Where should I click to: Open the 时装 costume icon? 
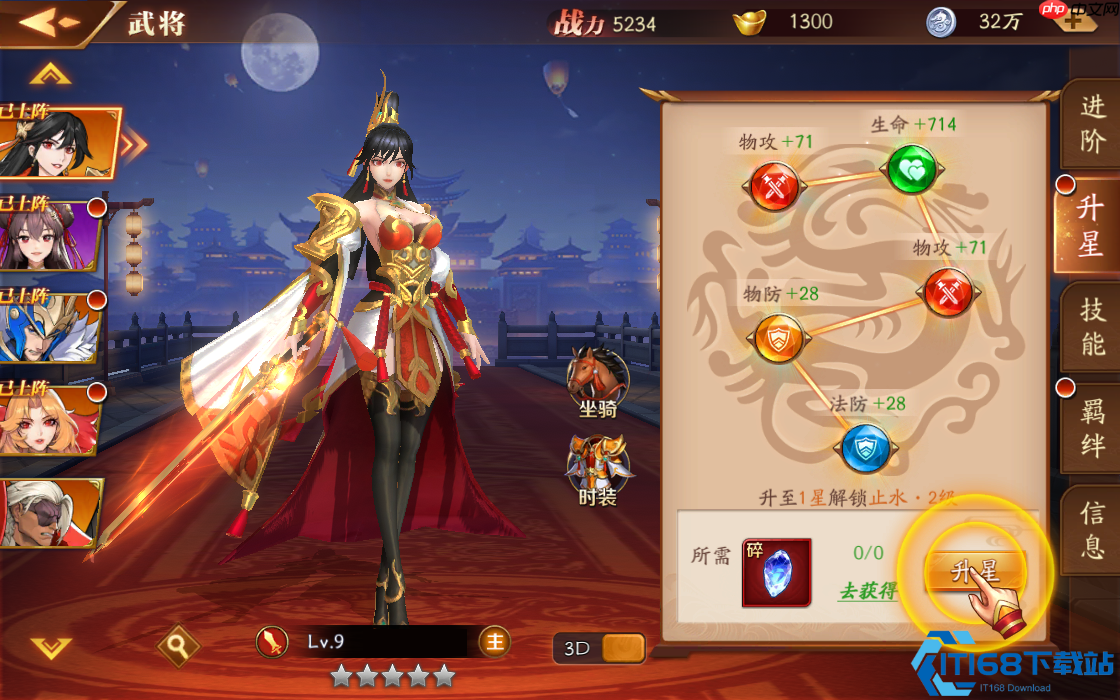pyautogui.click(x=597, y=468)
